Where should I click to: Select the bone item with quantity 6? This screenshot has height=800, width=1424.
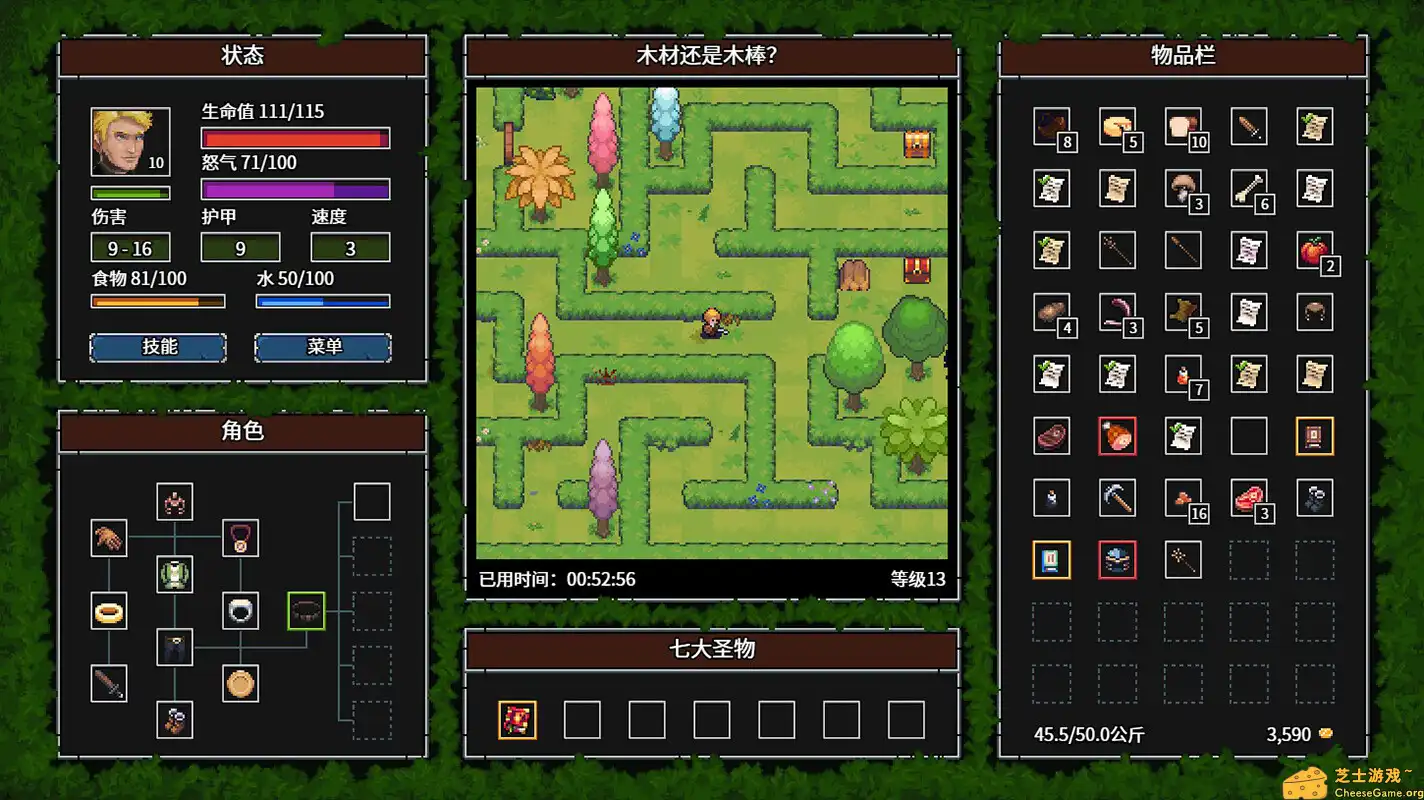(x=1249, y=189)
